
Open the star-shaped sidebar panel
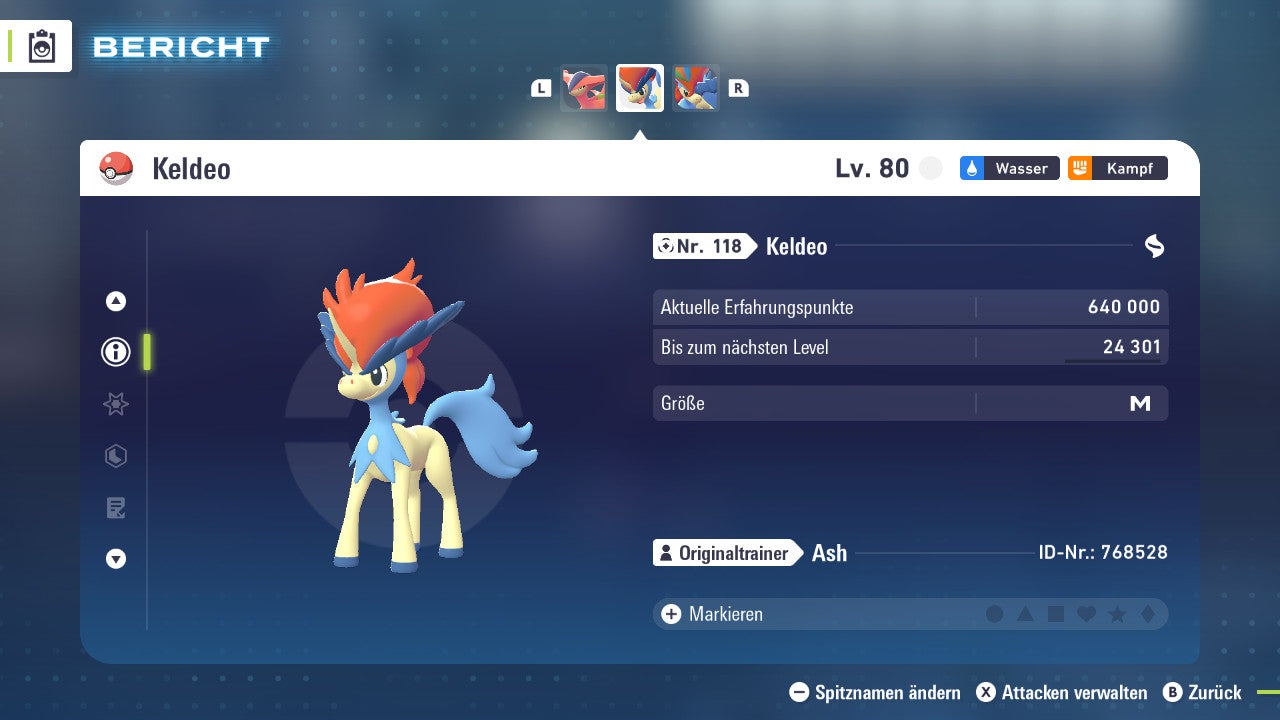[115, 404]
